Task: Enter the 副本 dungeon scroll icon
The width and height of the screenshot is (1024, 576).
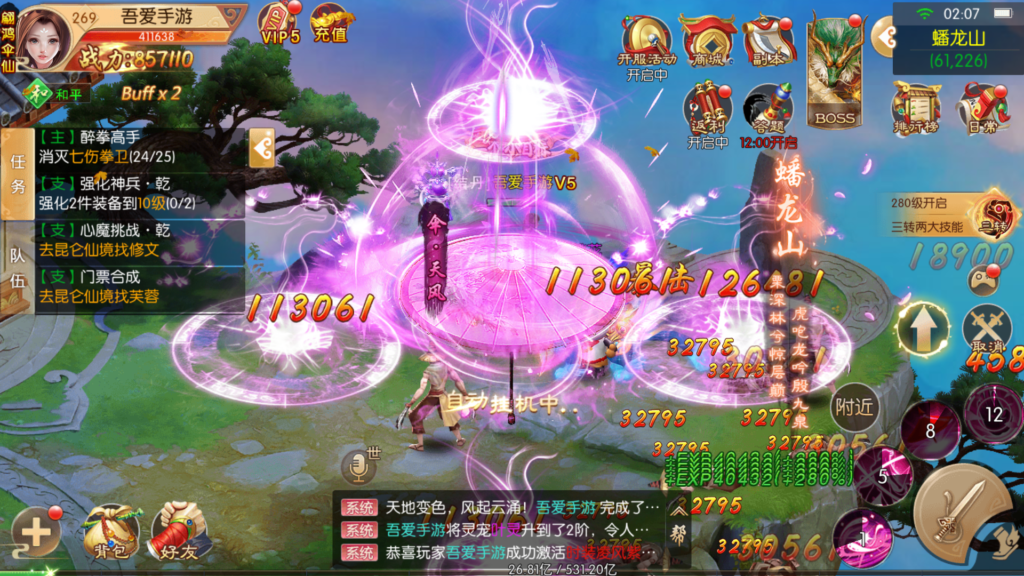Action: (x=768, y=42)
